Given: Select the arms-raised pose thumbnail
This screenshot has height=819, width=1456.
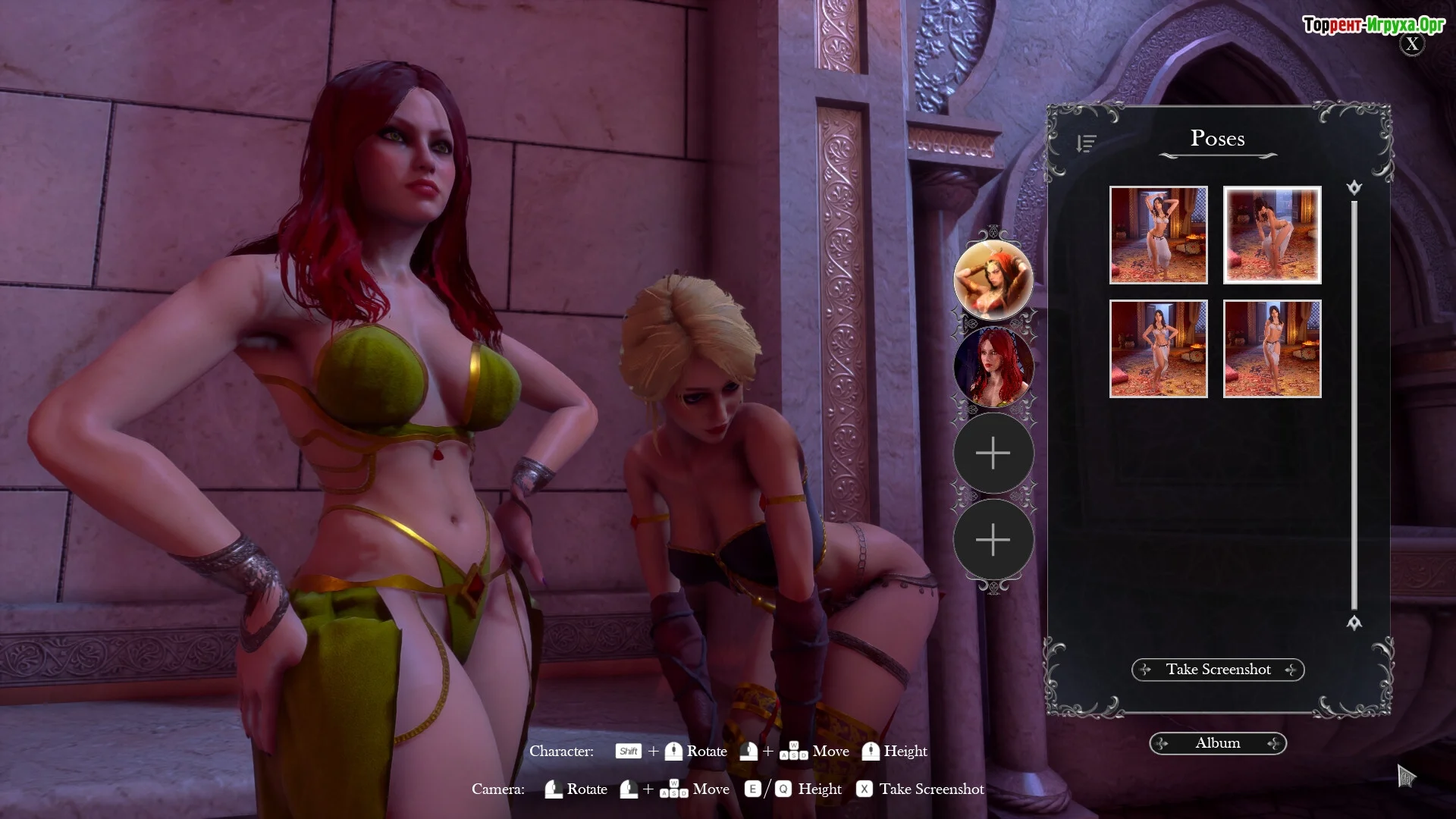Looking at the screenshot, I should click(1158, 235).
